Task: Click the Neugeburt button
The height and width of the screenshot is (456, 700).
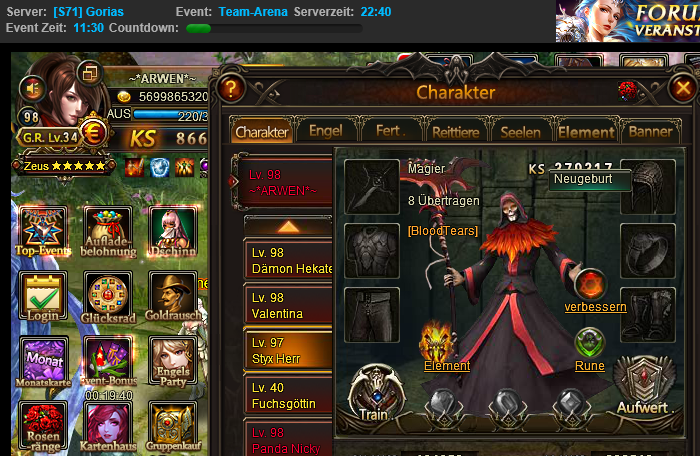Action: 589,180
